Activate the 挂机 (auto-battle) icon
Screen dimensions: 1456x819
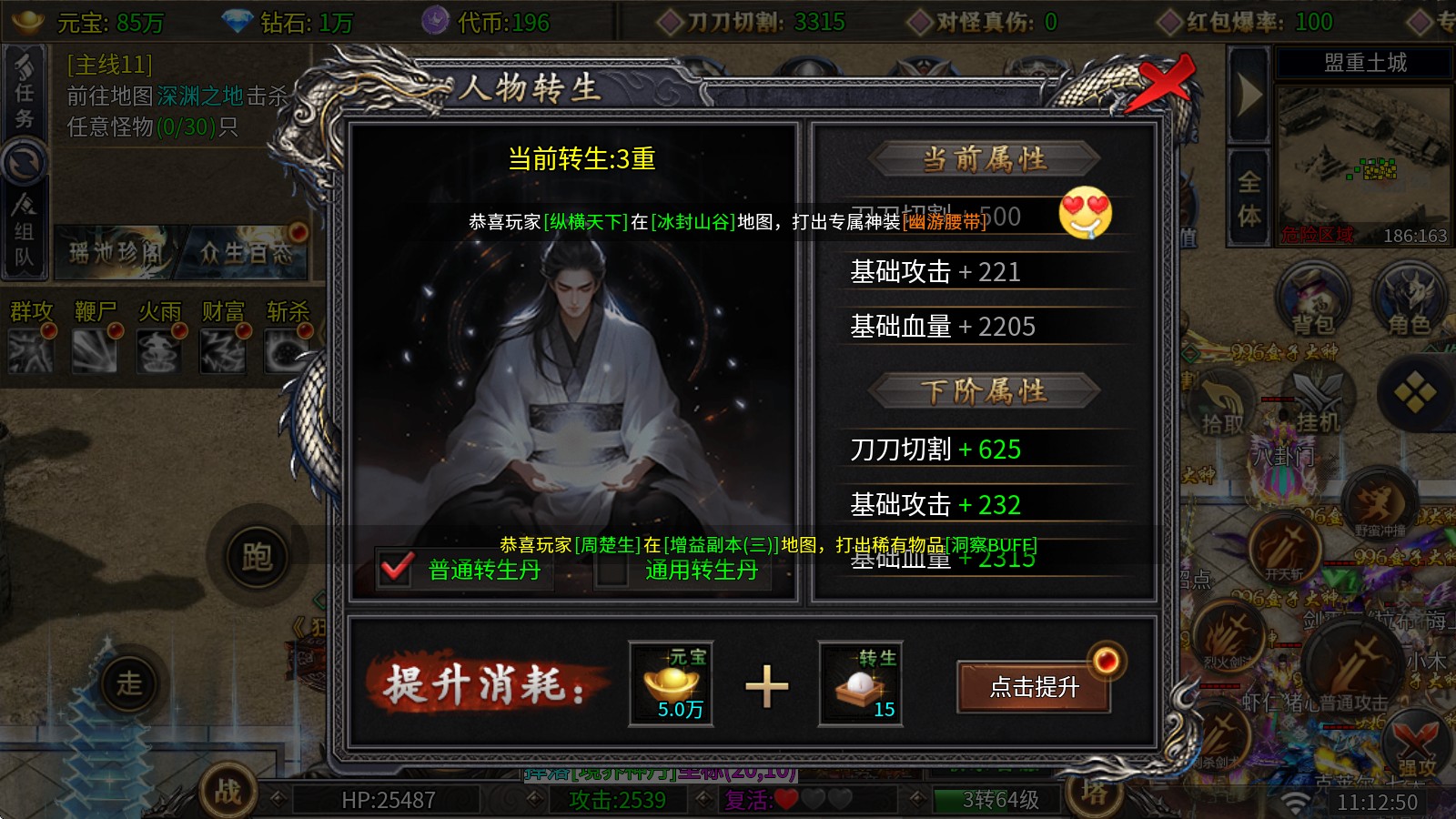[1317, 400]
